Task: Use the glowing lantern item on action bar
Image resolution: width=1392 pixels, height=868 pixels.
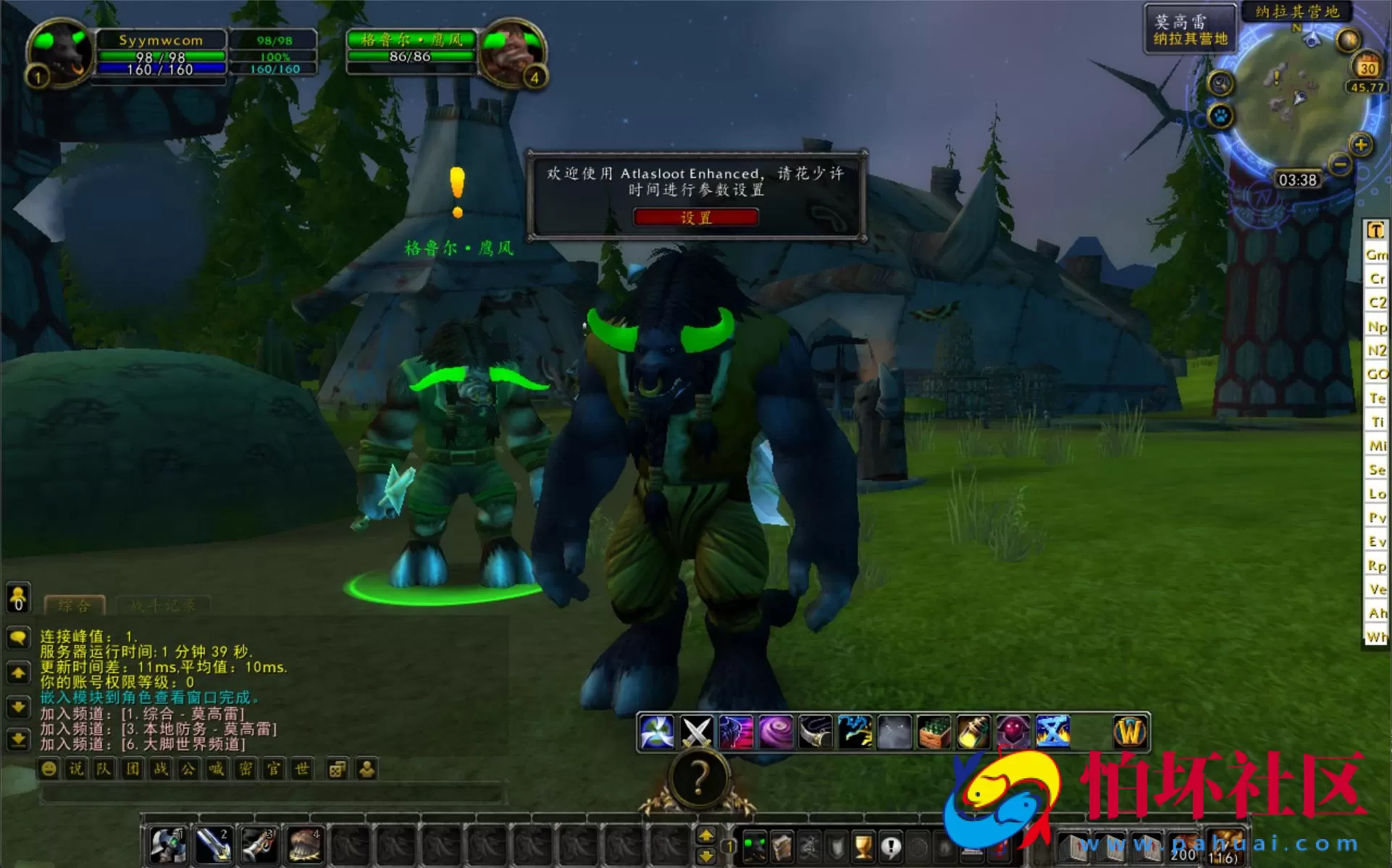Action: click(972, 731)
